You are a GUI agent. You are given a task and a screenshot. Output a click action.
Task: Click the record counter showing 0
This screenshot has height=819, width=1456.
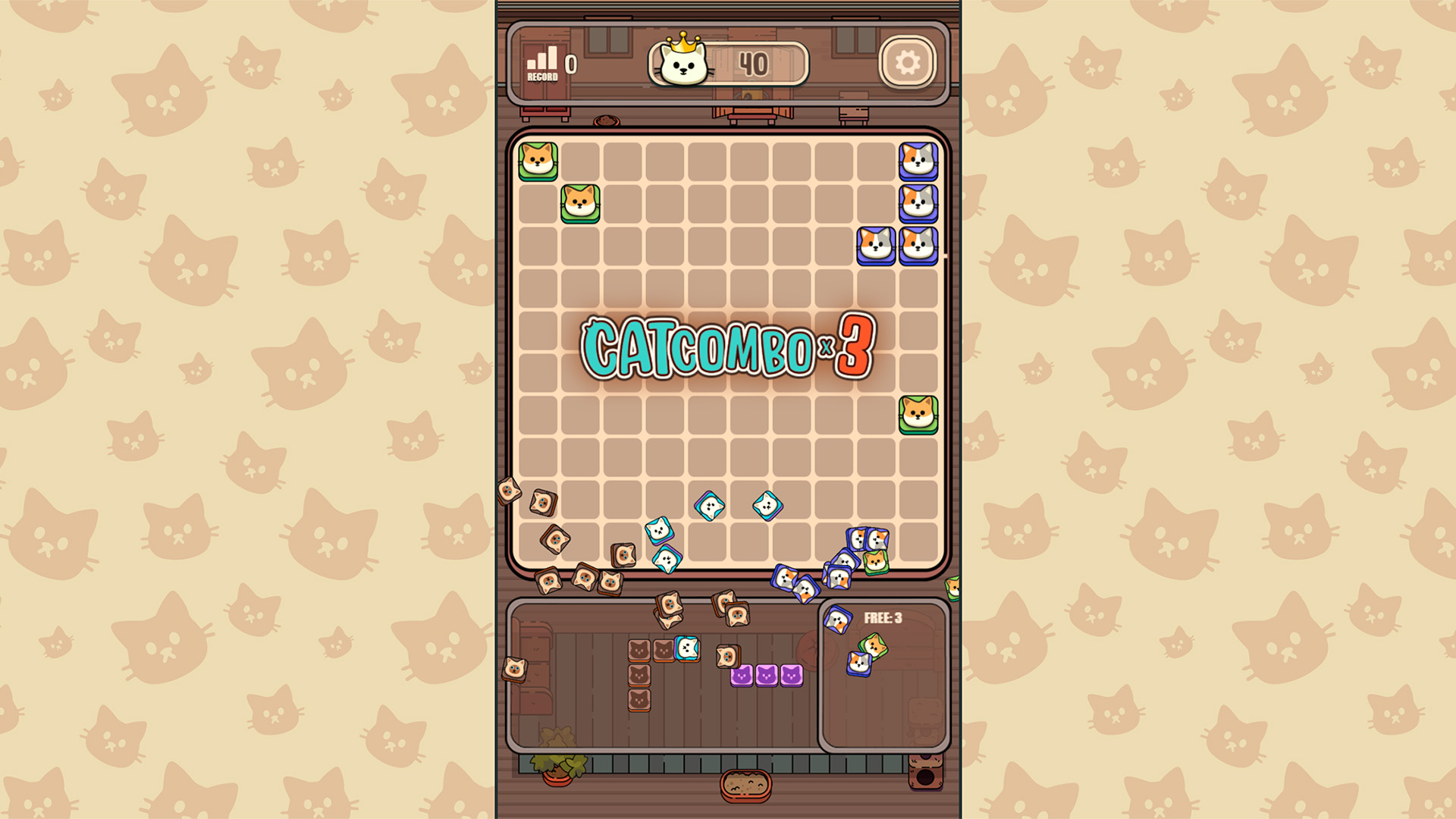(x=571, y=65)
